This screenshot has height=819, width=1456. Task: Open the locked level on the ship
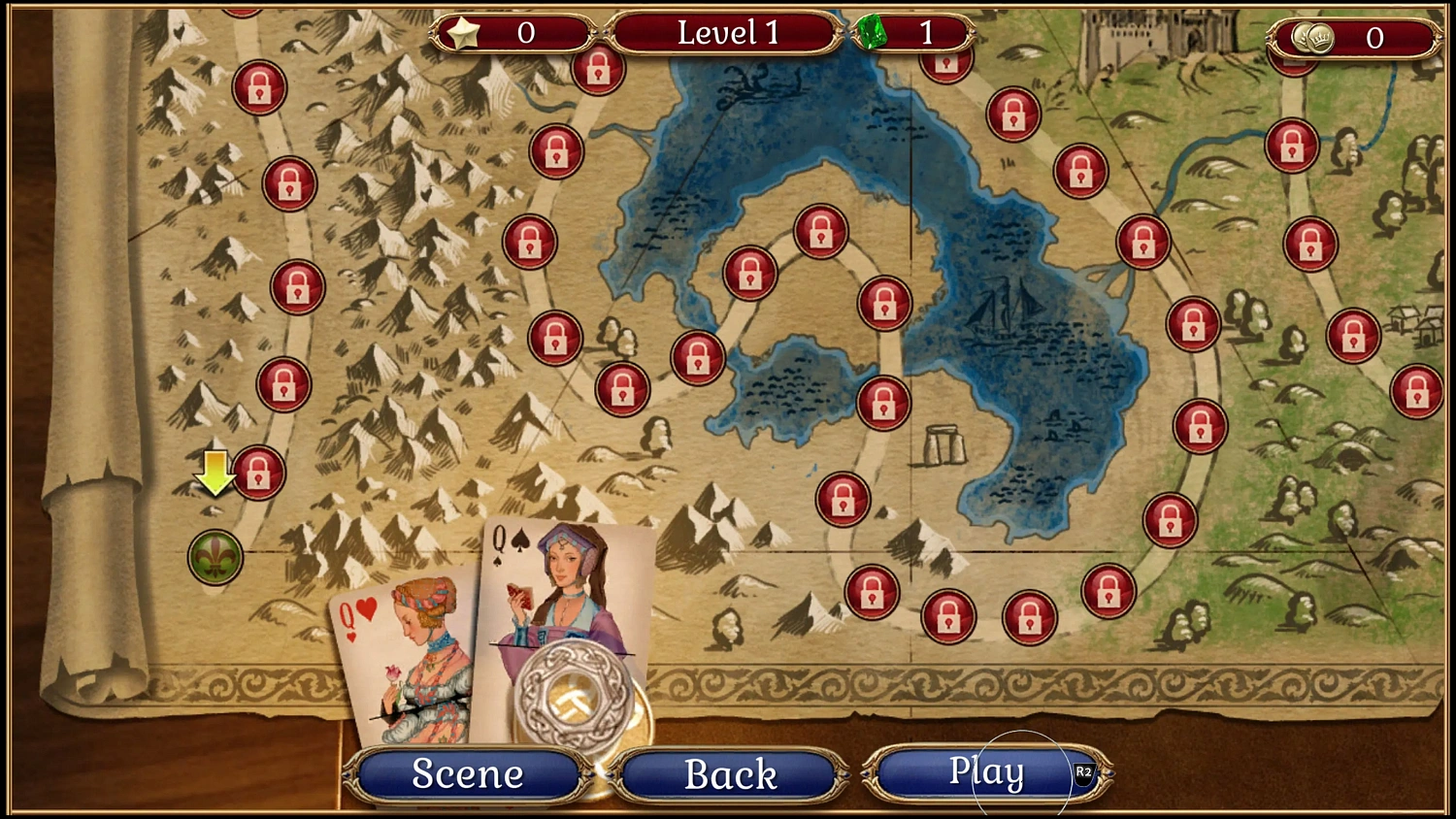(x=886, y=301)
